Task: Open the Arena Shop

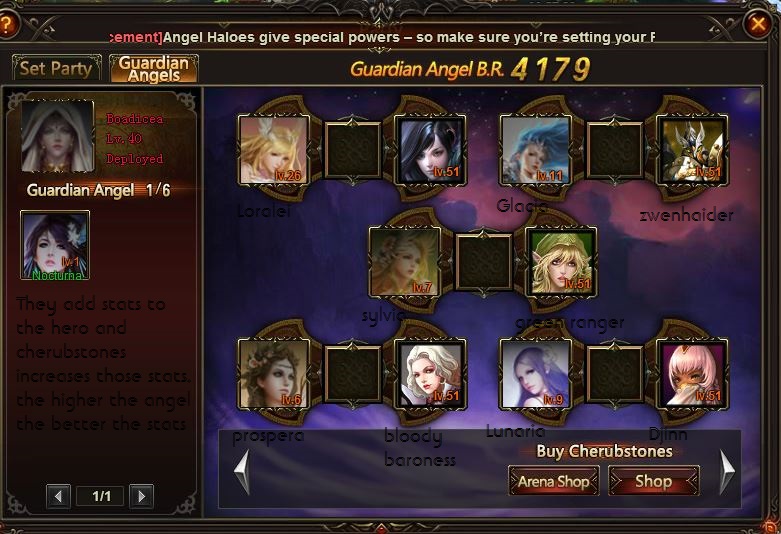Action: click(x=553, y=481)
